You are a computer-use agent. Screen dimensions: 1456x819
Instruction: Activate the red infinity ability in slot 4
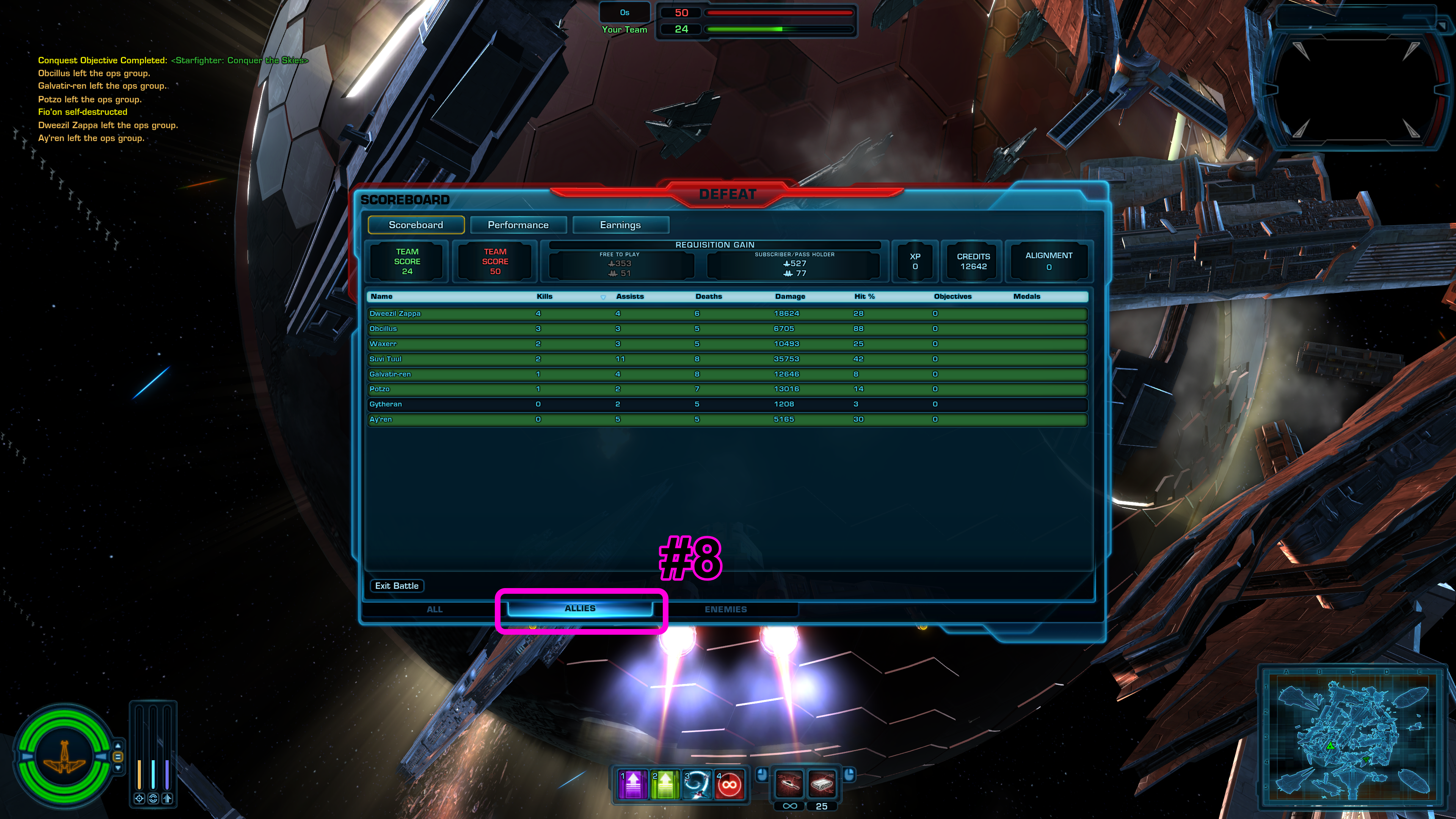730,784
